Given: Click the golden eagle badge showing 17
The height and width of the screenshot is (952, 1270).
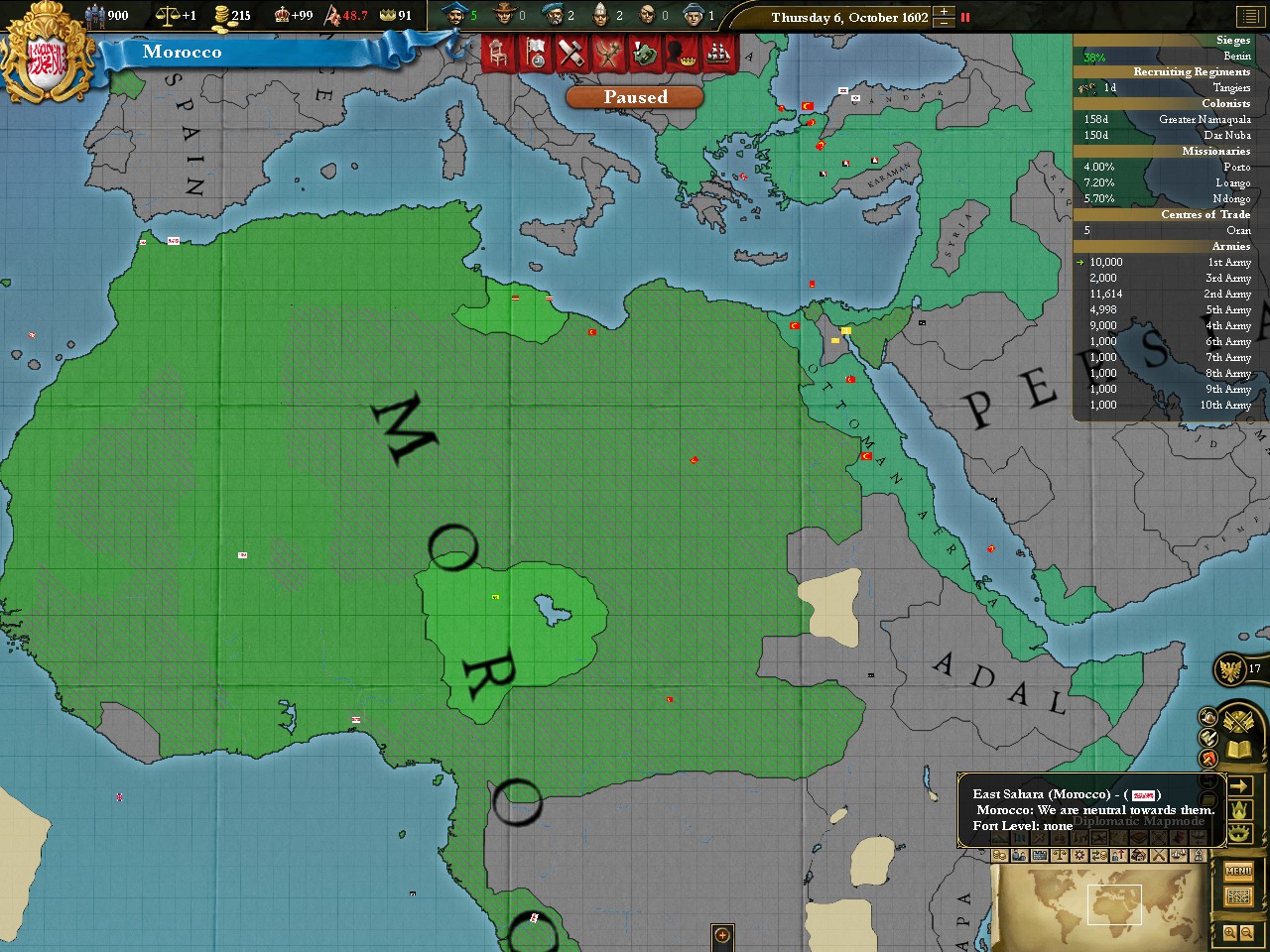Looking at the screenshot, I should tap(1229, 669).
